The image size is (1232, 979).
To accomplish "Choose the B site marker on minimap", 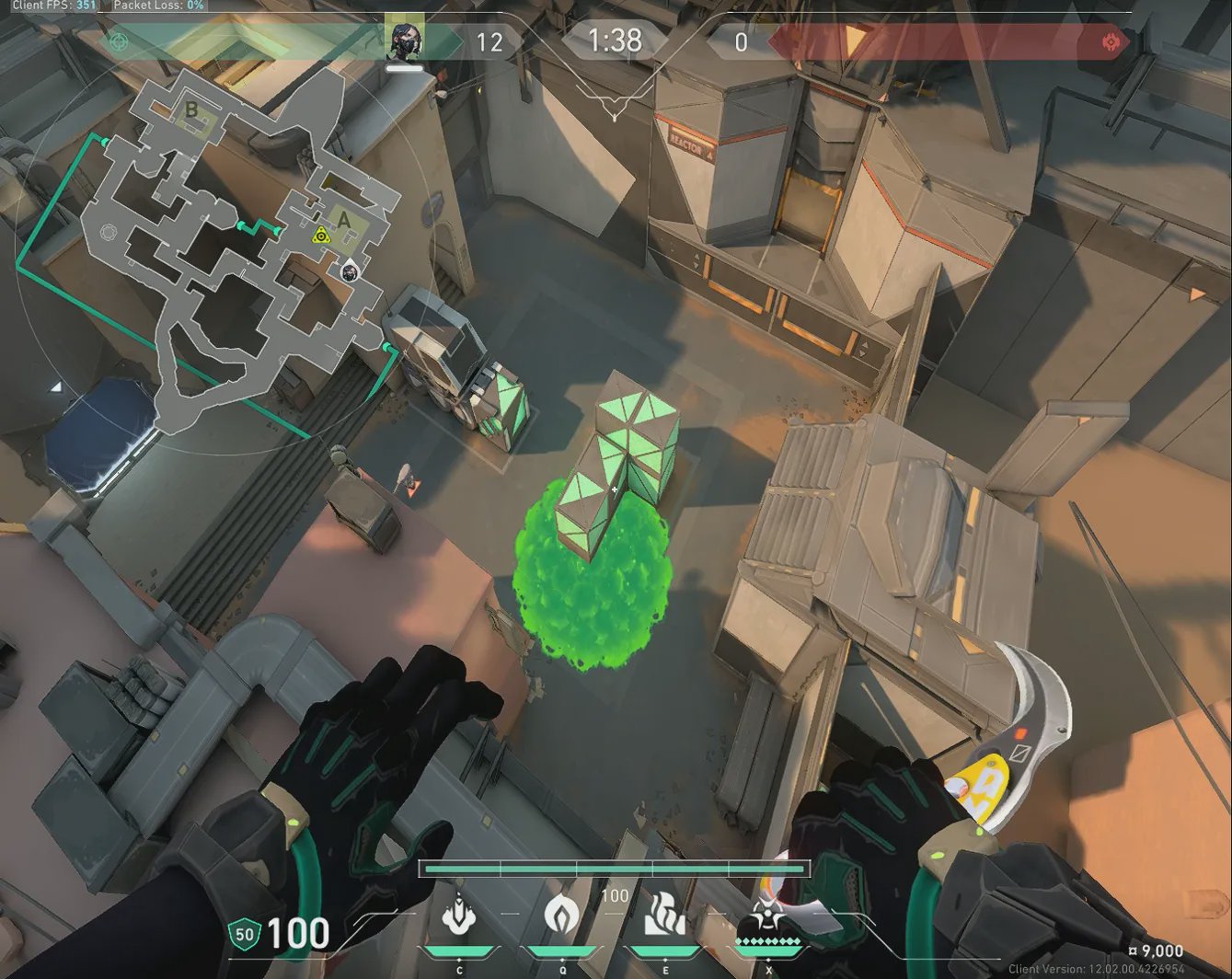I will click(x=191, y=110).
